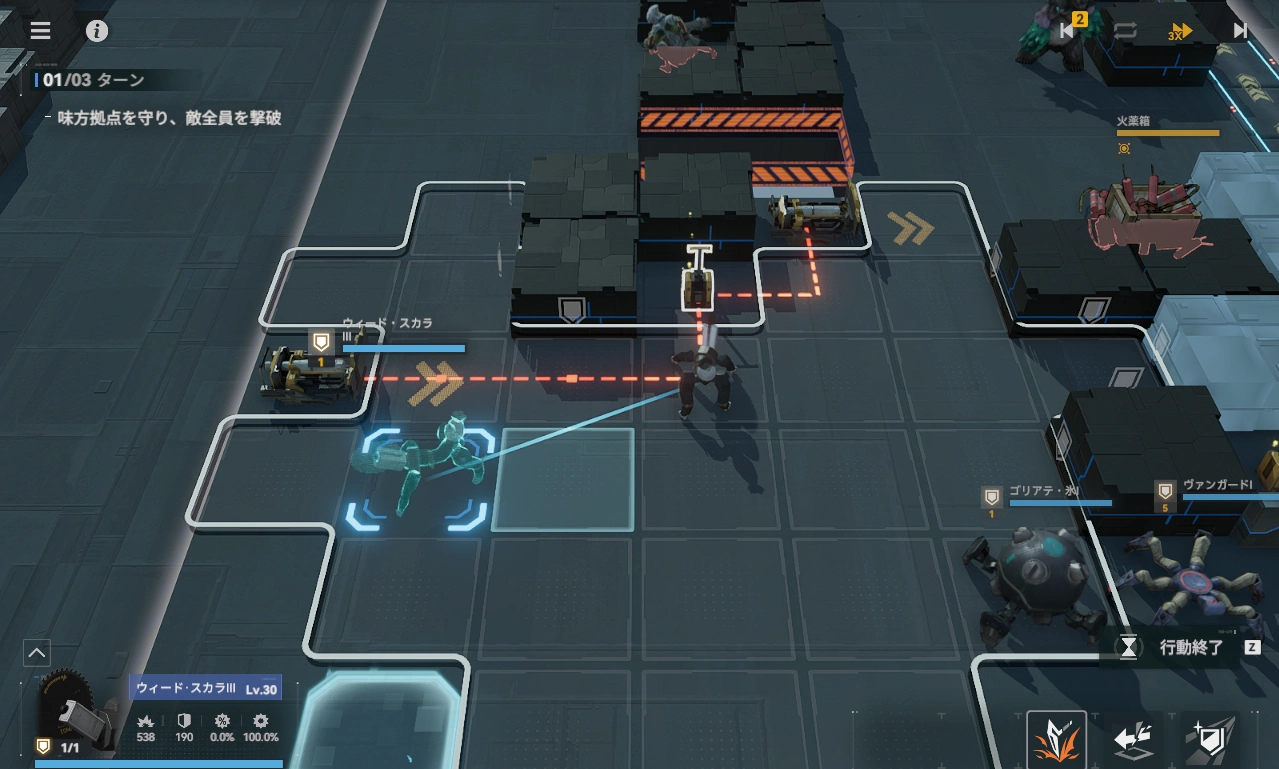Expand the unit panel with the up arrow
Image resolution: width=1279 pixels, height=769 pixels.
[36, 654]
